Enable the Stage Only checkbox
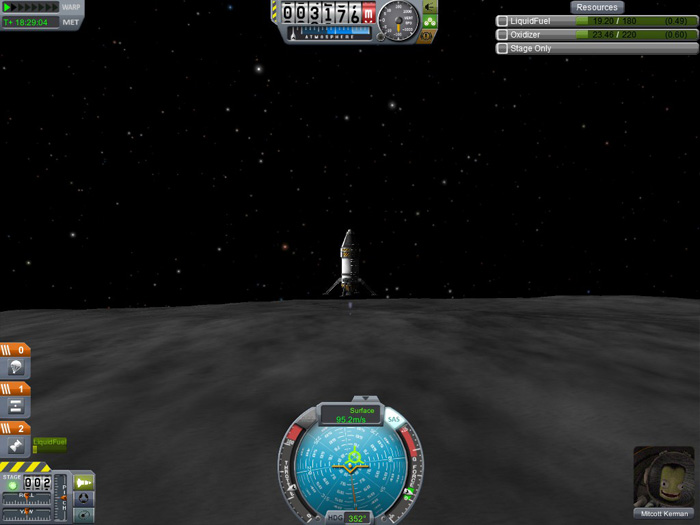700x525 pixels. tap(502, 48)
